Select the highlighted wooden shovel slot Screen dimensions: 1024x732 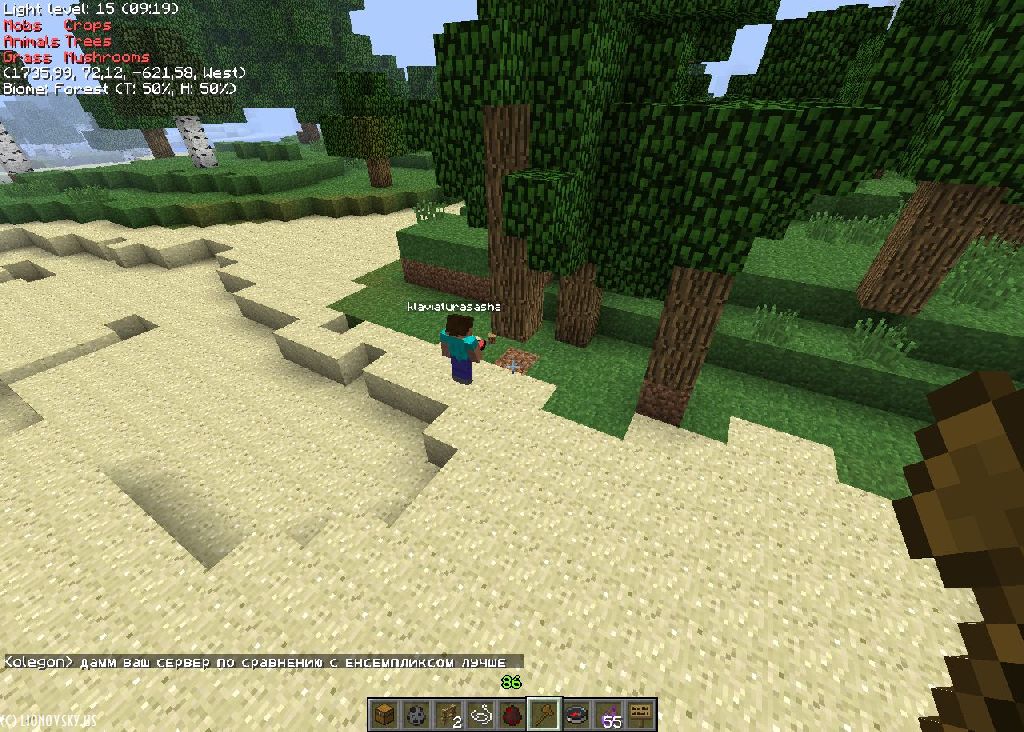tap(544, 714)
